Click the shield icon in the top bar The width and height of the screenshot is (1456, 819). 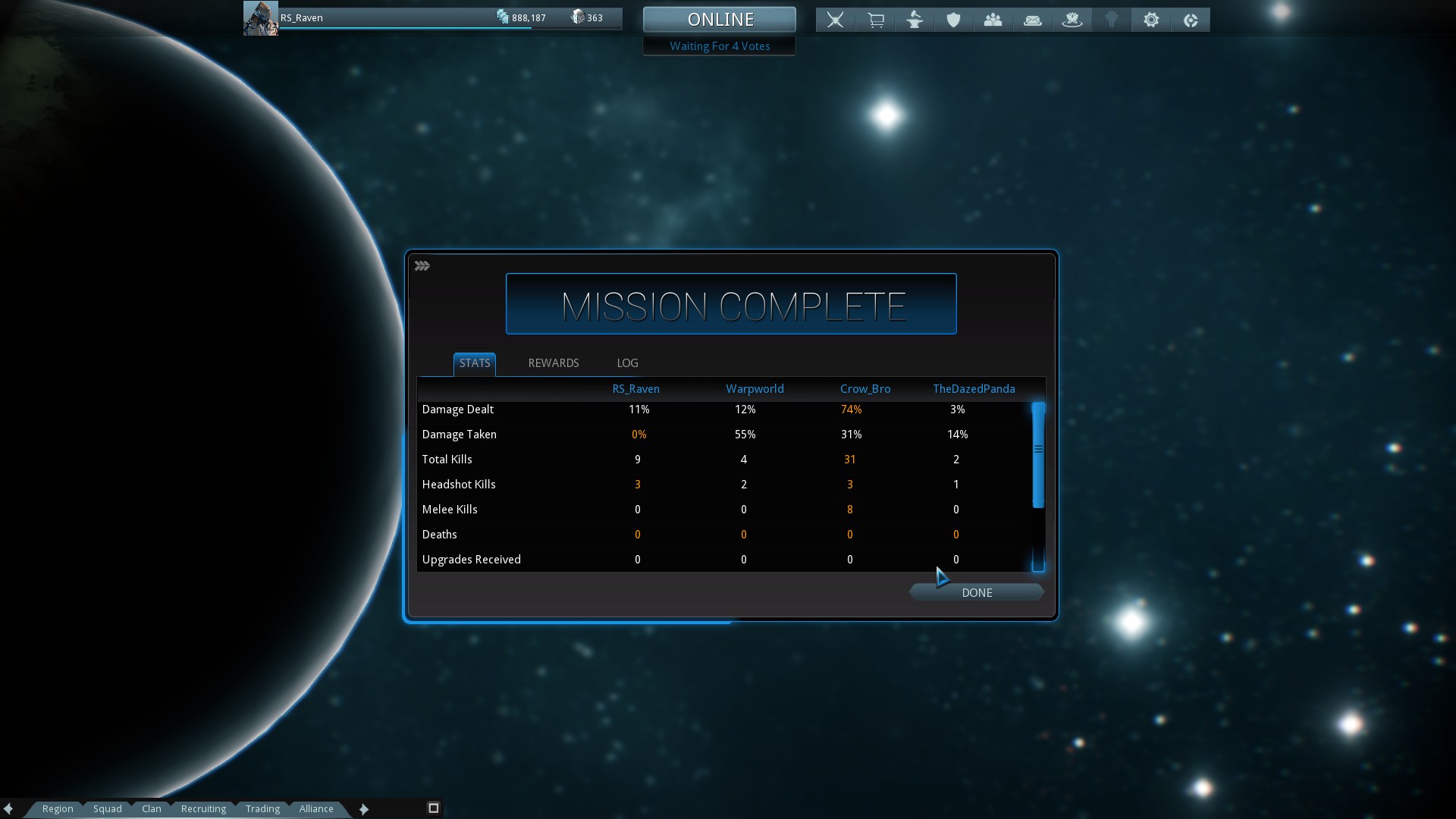954,20
